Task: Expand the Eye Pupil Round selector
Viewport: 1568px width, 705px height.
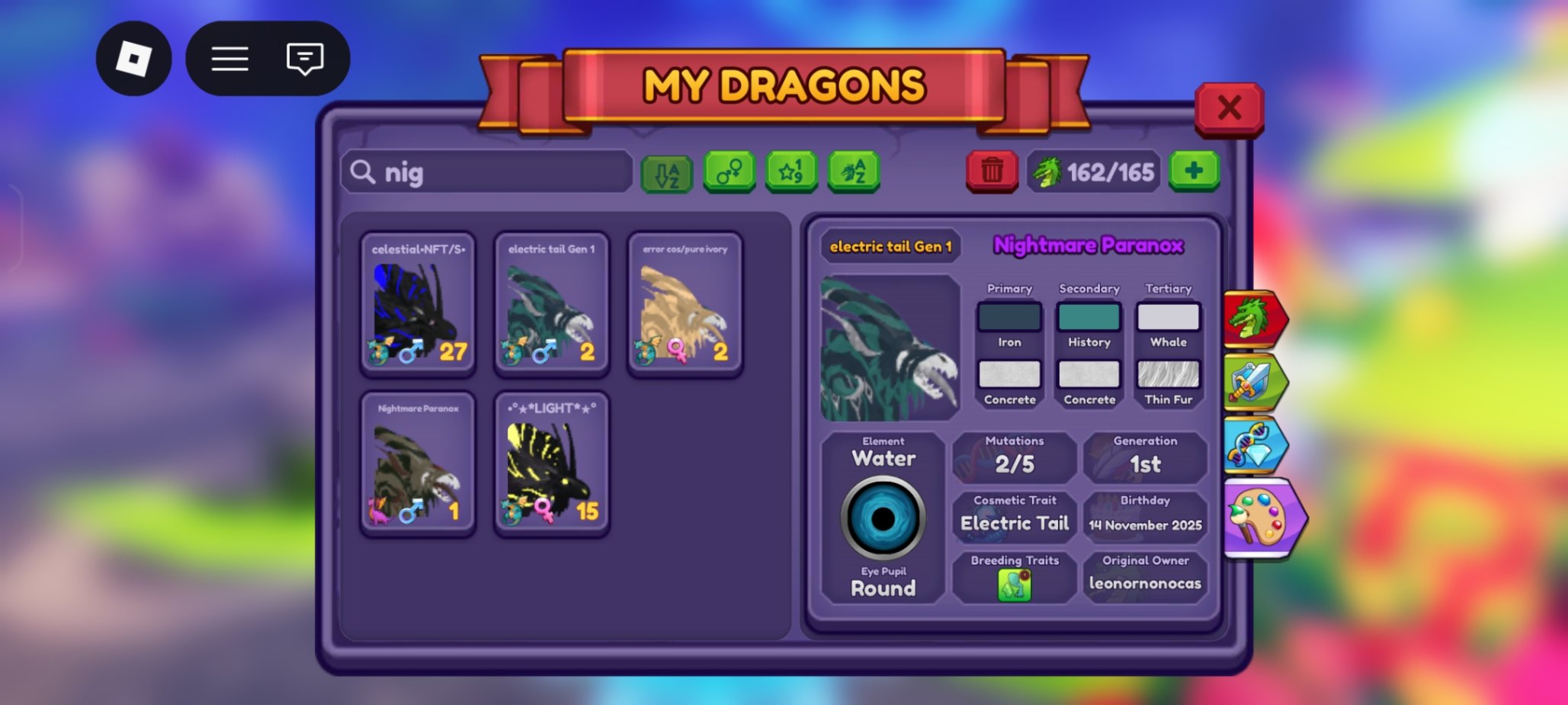Action: [884, 588]
